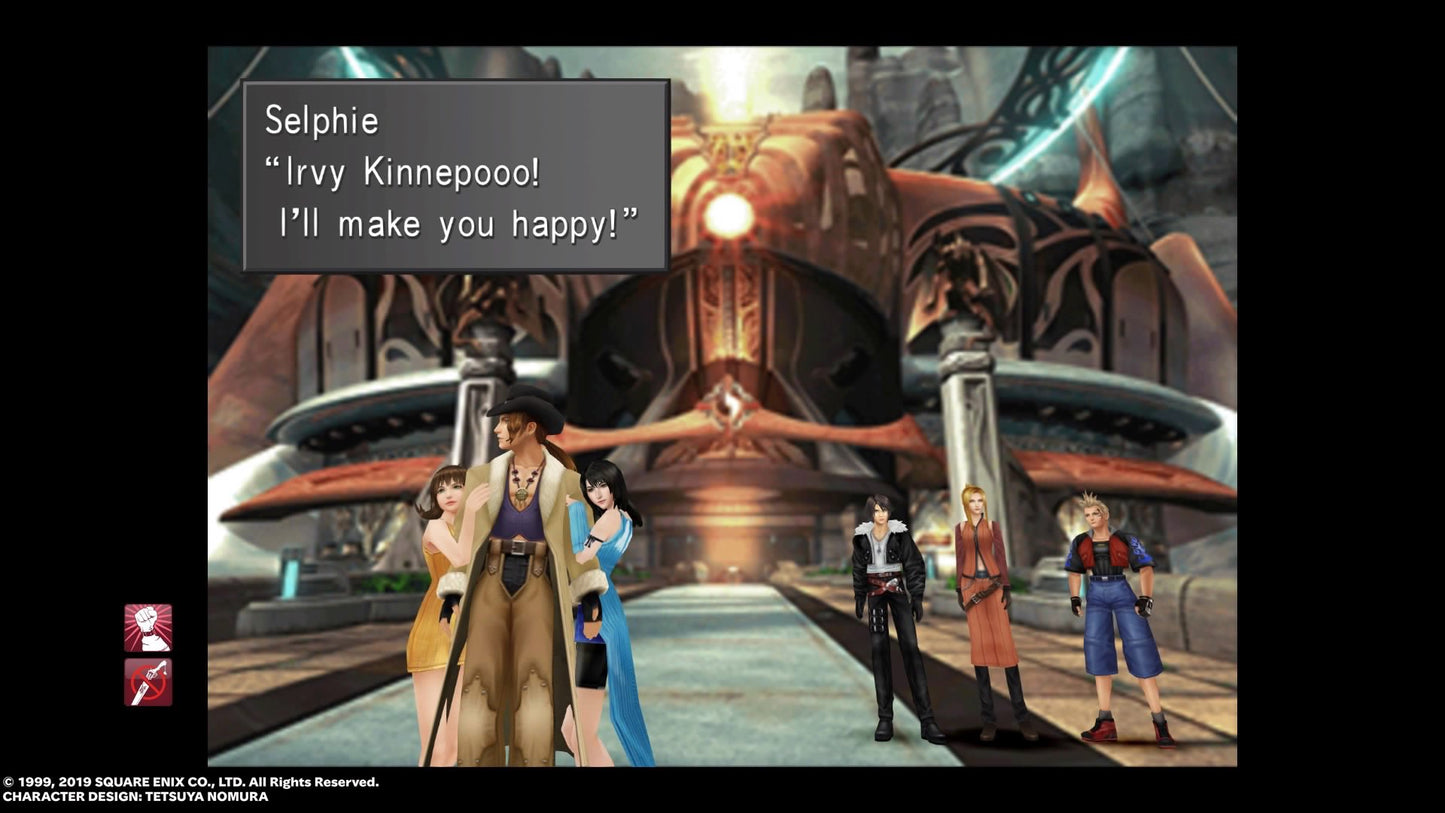Click the dialogue window border frame

(455, 83)
